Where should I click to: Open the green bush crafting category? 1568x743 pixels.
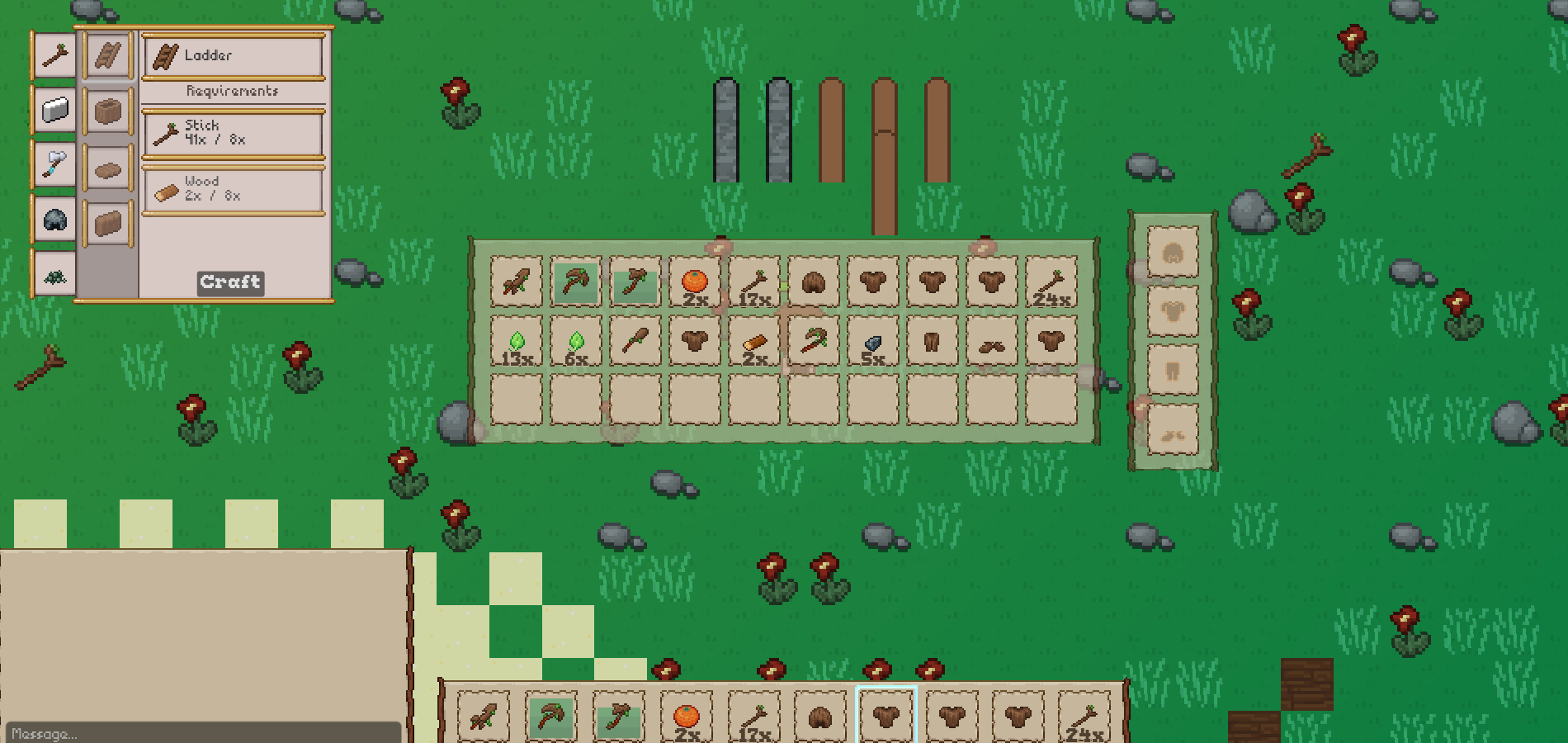pos(55,275)
